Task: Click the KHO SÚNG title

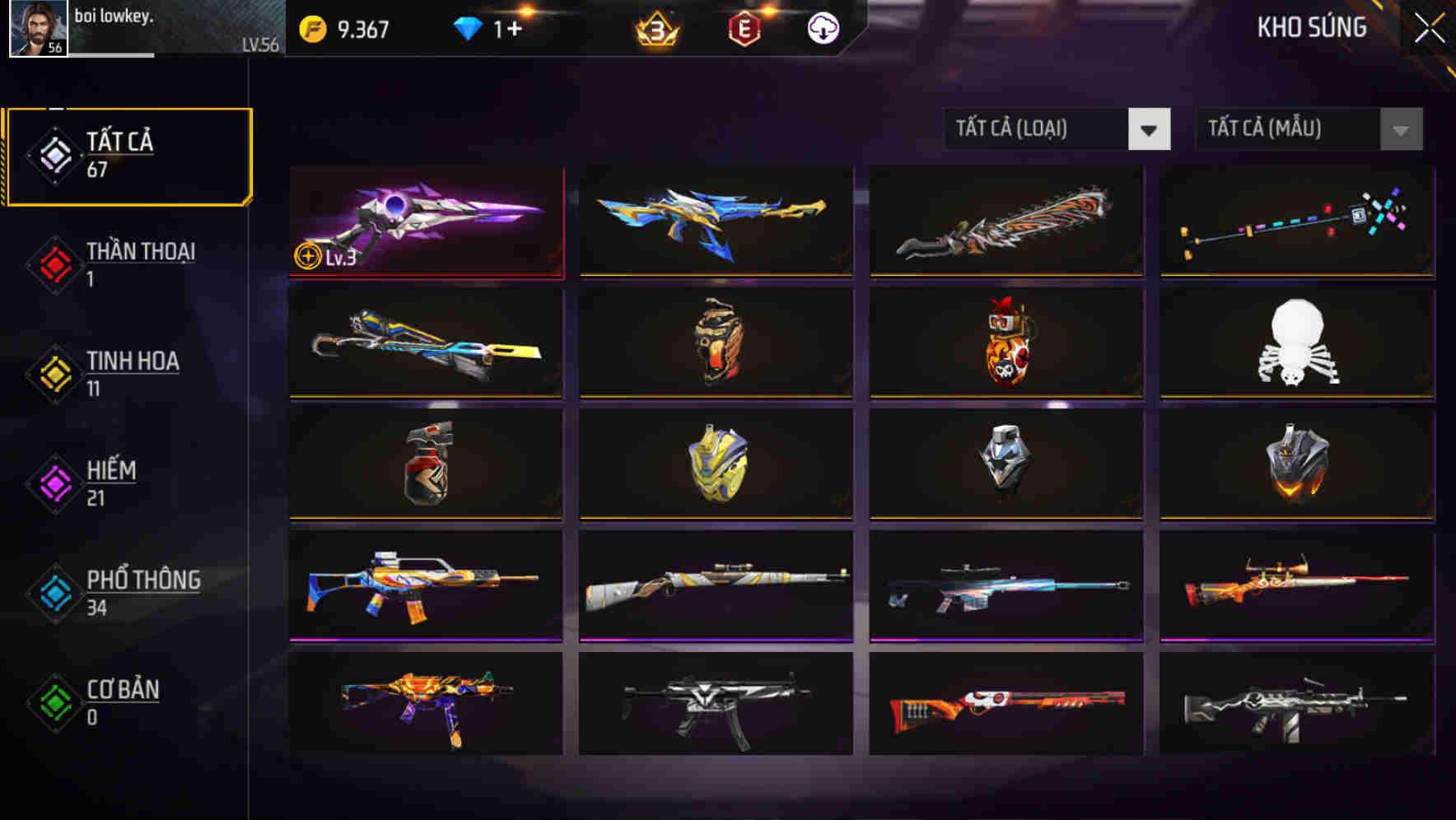Action: pos(1312,28)
